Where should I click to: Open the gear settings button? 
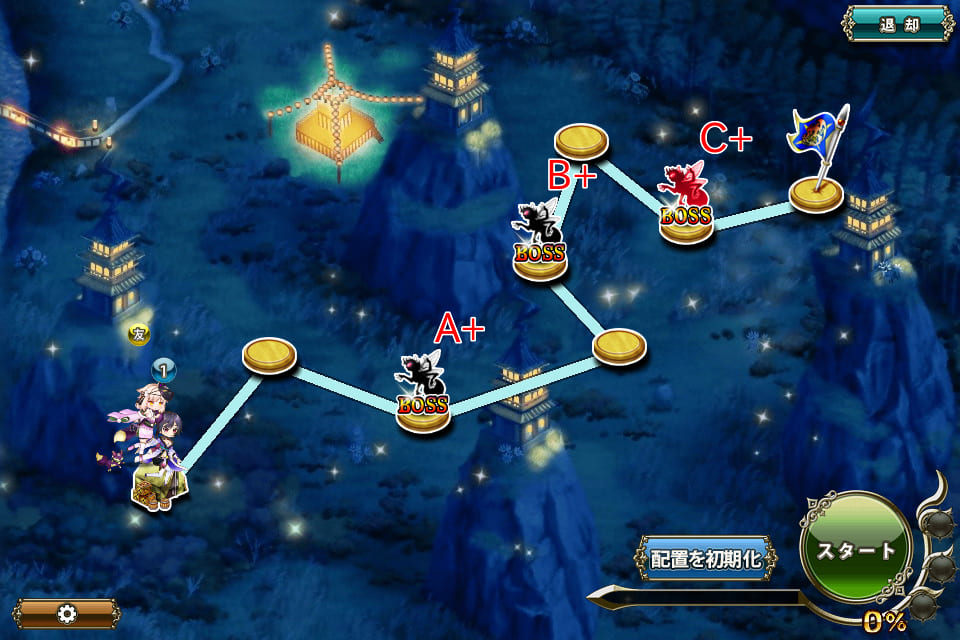coord(66,612)
